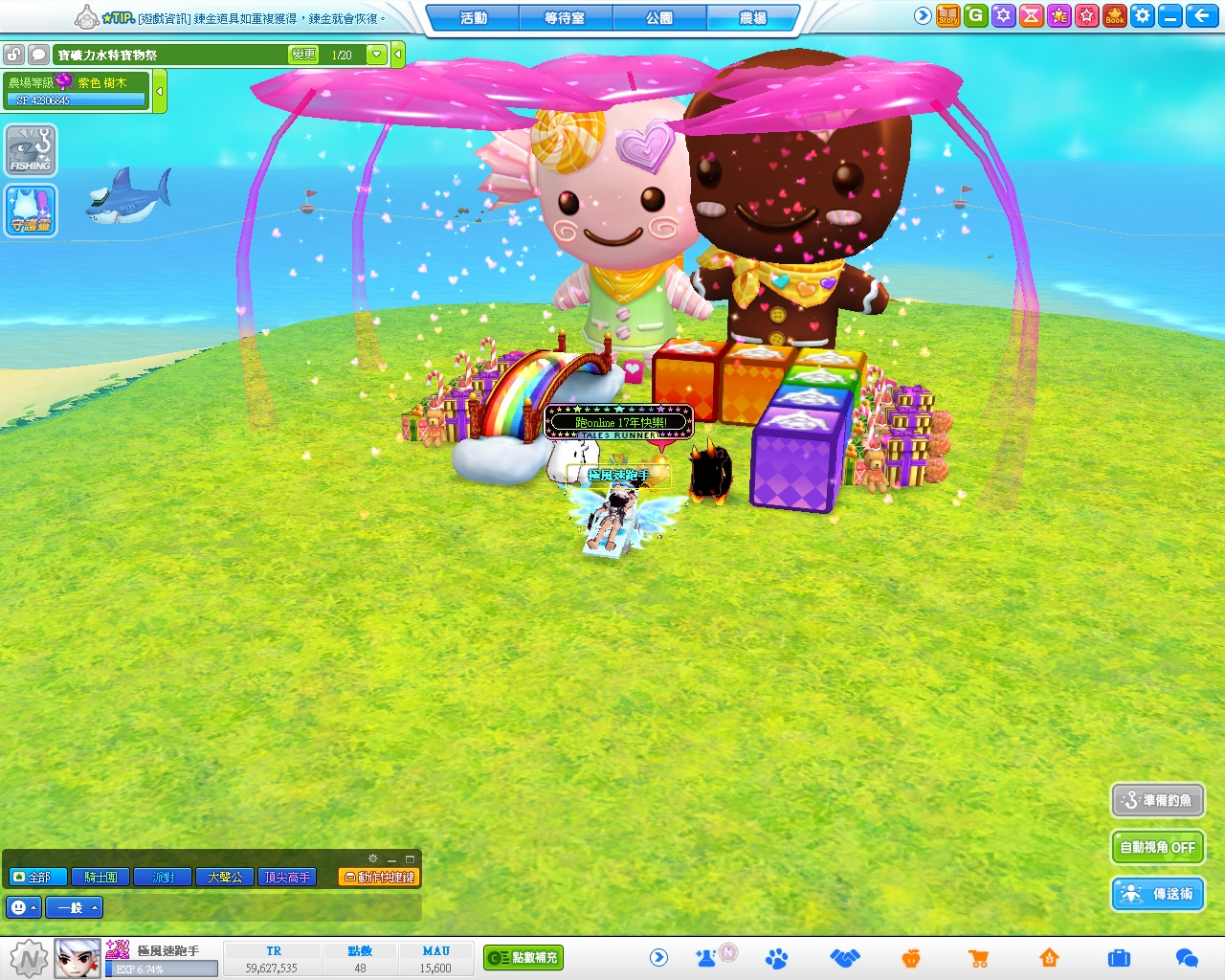The image size is (1225, 980).
Task: Select the 公園 tab
Action: [658, 17]
